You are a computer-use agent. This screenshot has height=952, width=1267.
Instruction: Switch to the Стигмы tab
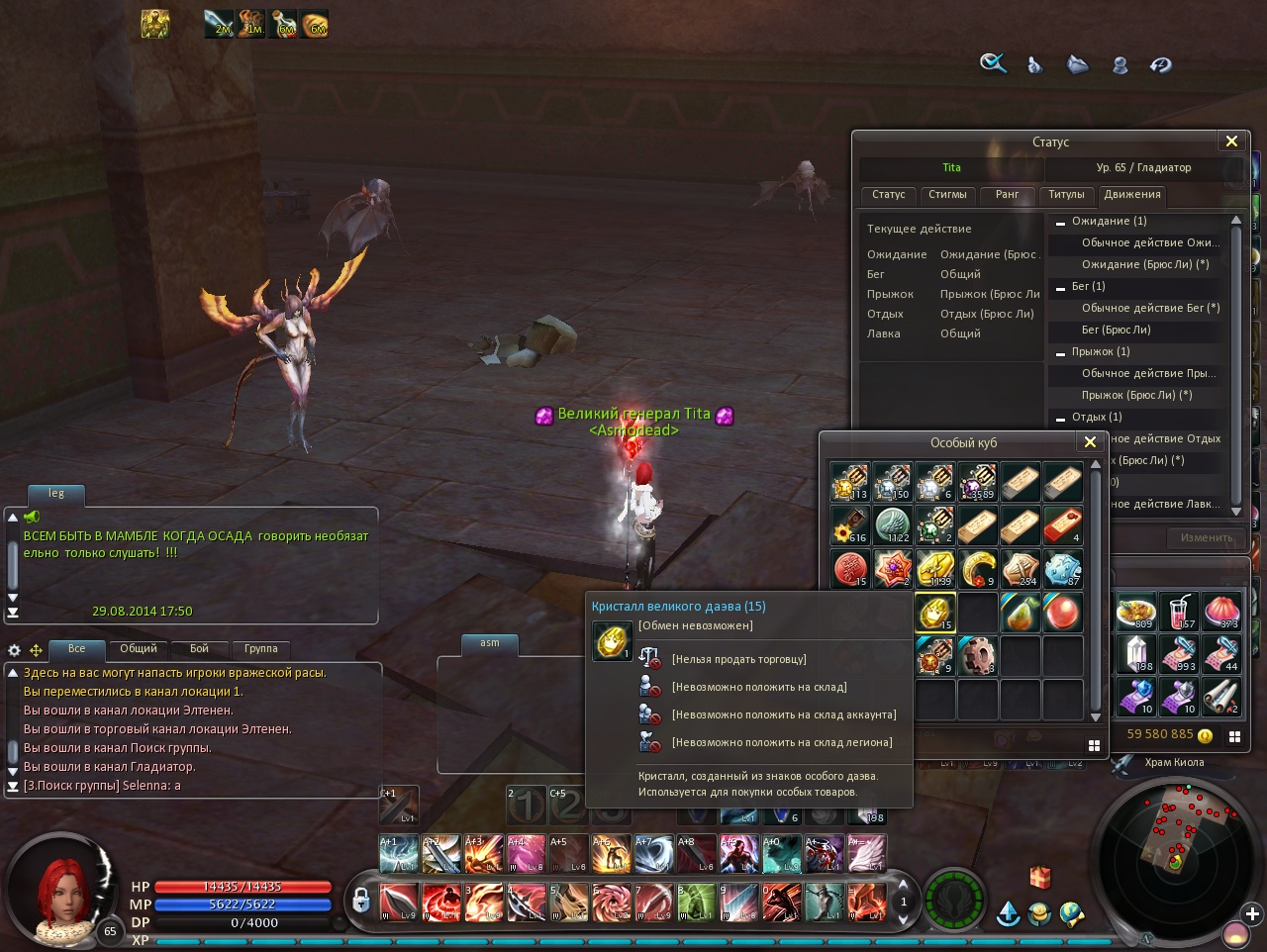[x=947, y=195]
